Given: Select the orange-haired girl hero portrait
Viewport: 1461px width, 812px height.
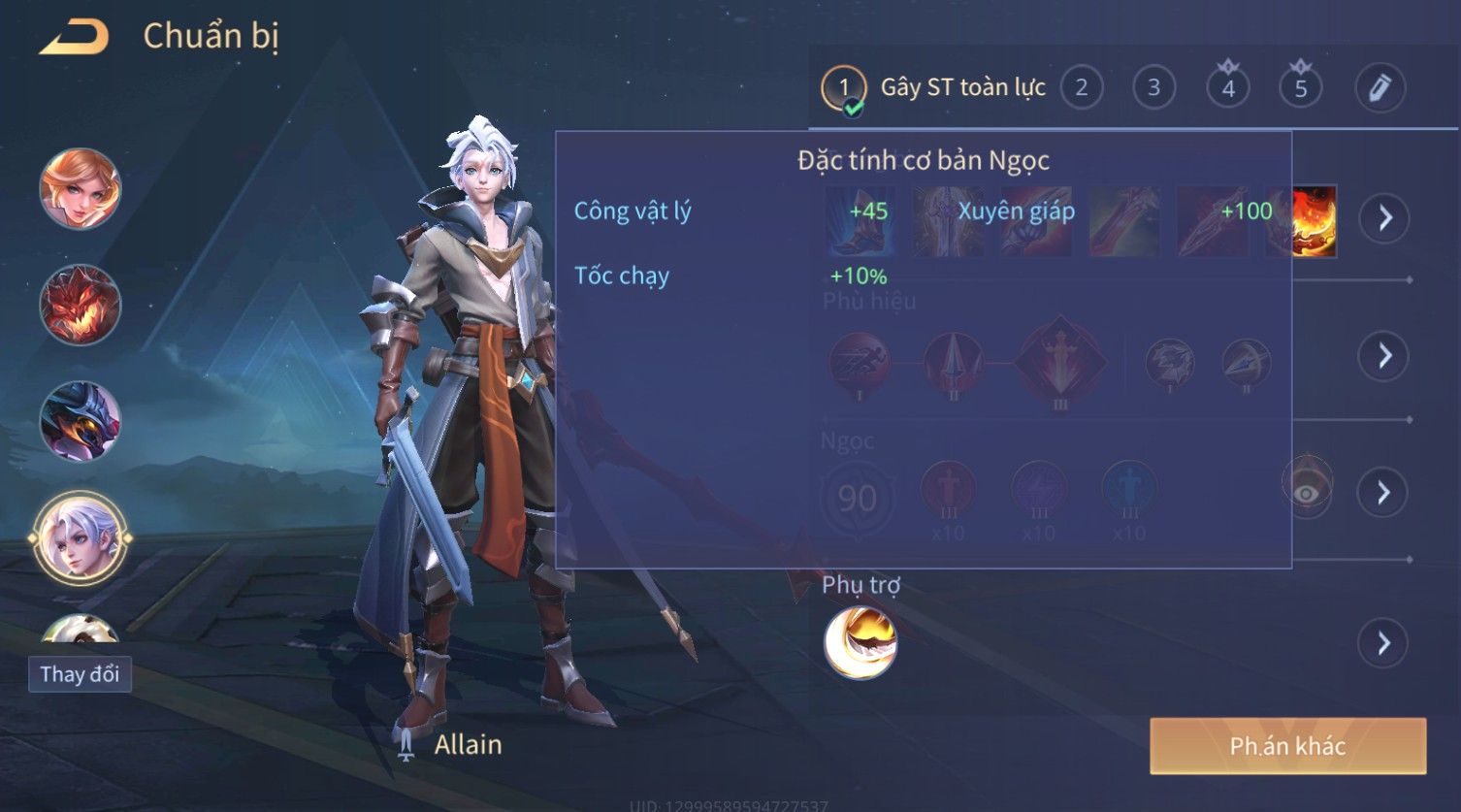Looking at the screenshot, I should [x=81, y=189].
